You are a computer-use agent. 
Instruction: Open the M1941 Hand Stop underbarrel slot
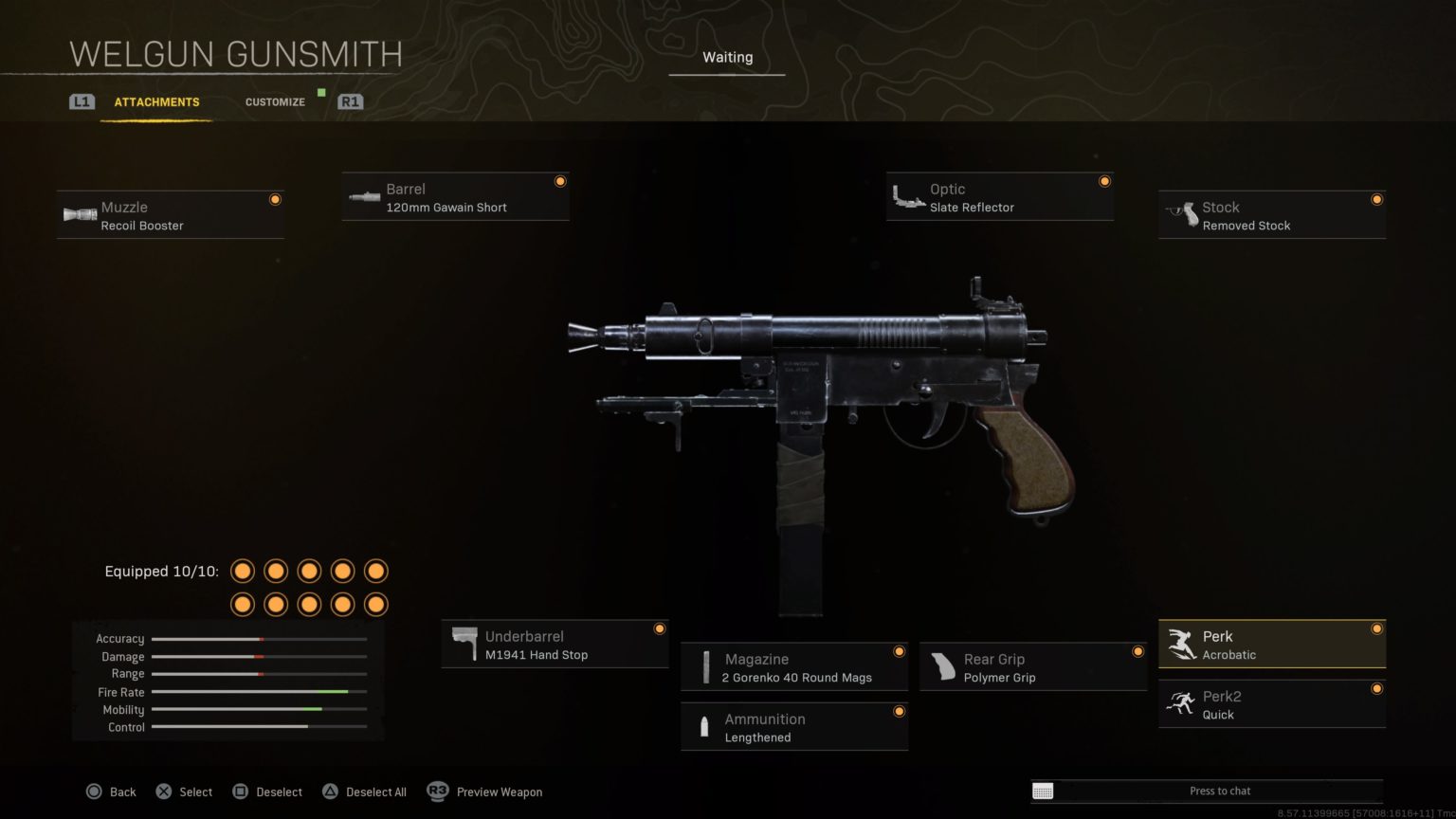[x=555, y=644]
